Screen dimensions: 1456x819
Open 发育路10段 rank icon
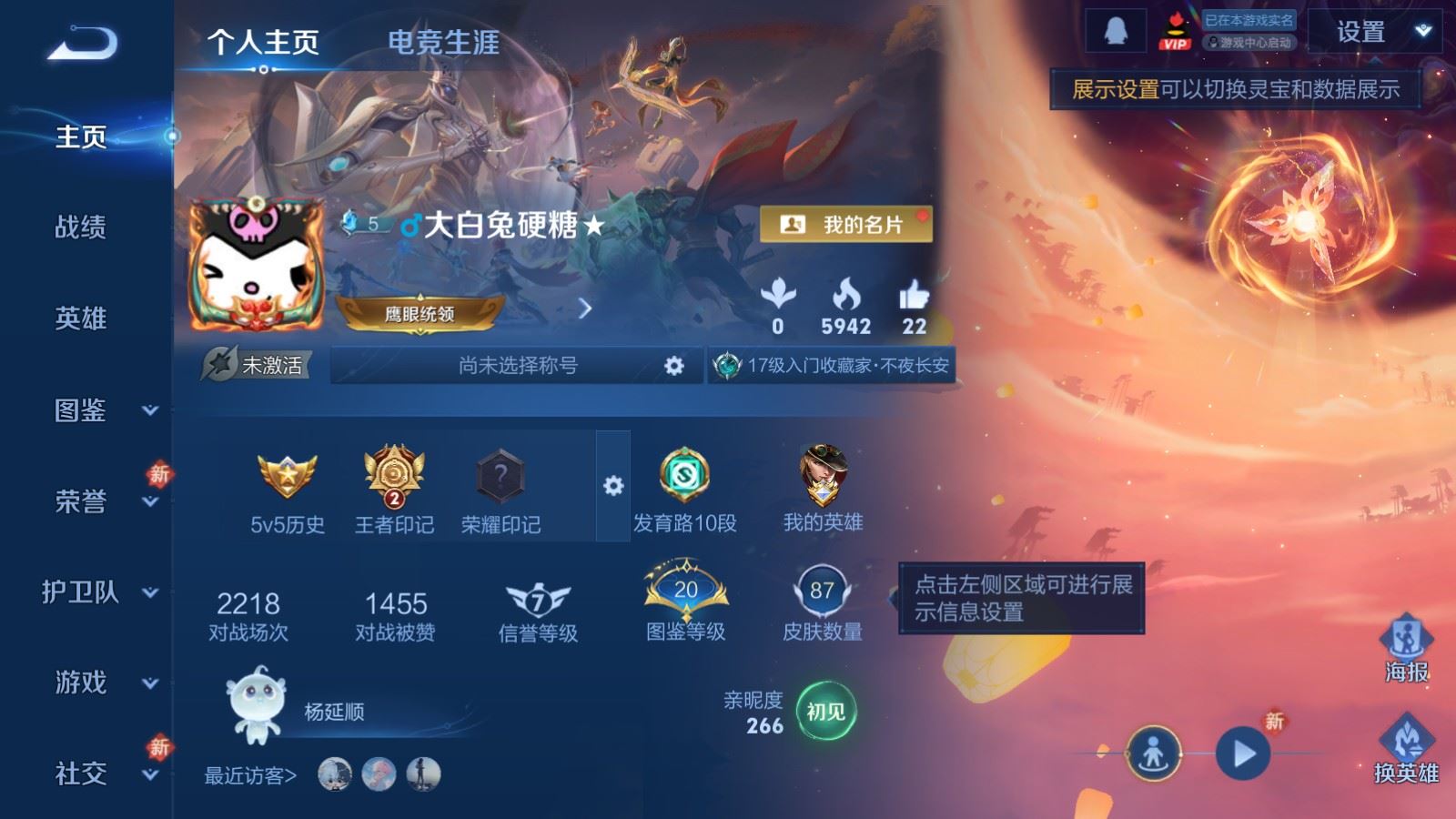coord(683,476)
